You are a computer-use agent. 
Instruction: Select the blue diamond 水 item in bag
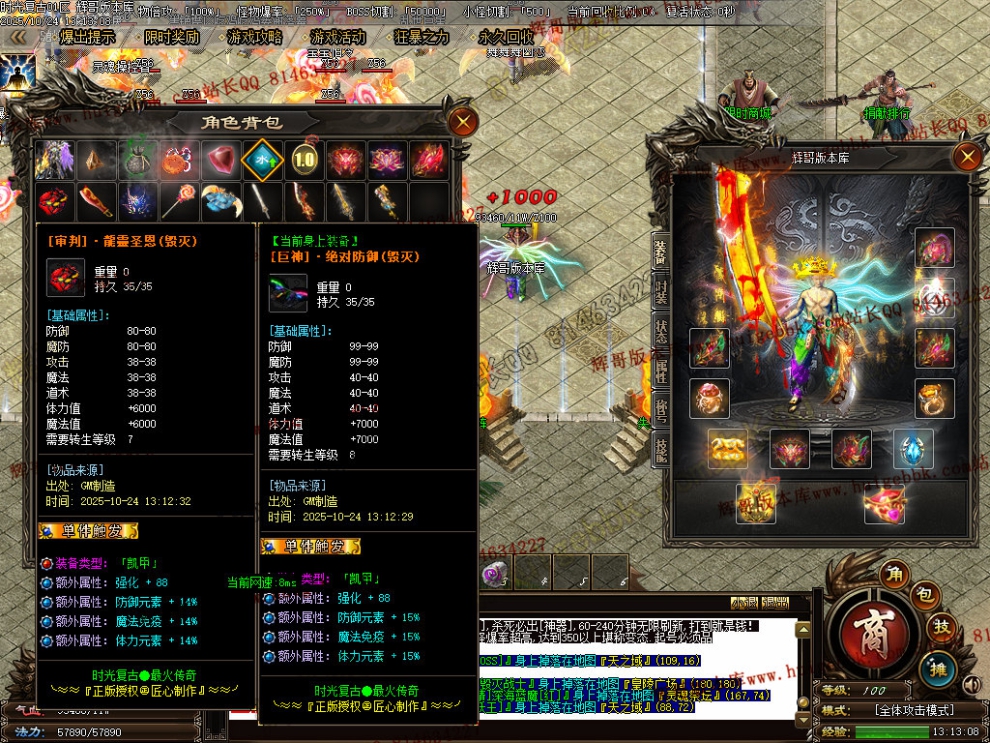pos(263,160)
